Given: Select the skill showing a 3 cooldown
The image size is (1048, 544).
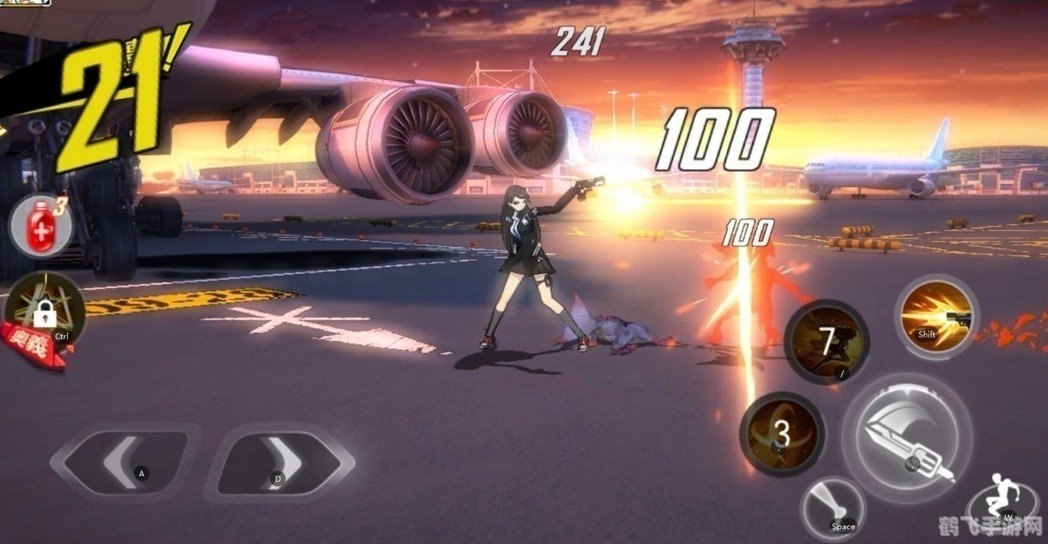Looking at the screenshot, I should [x=781, y=433].
